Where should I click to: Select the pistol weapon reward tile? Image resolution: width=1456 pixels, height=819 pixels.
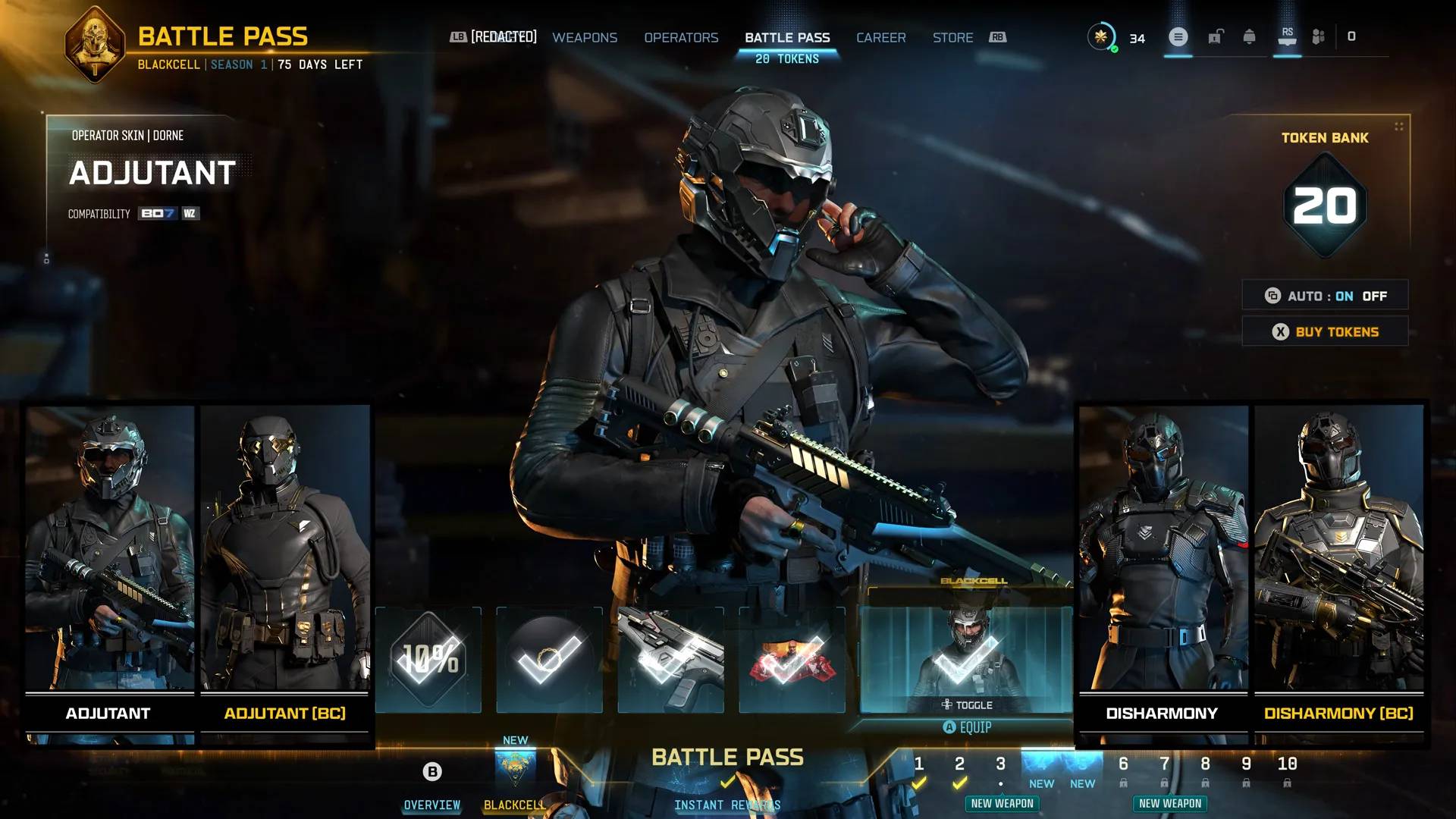coord(670,658)
